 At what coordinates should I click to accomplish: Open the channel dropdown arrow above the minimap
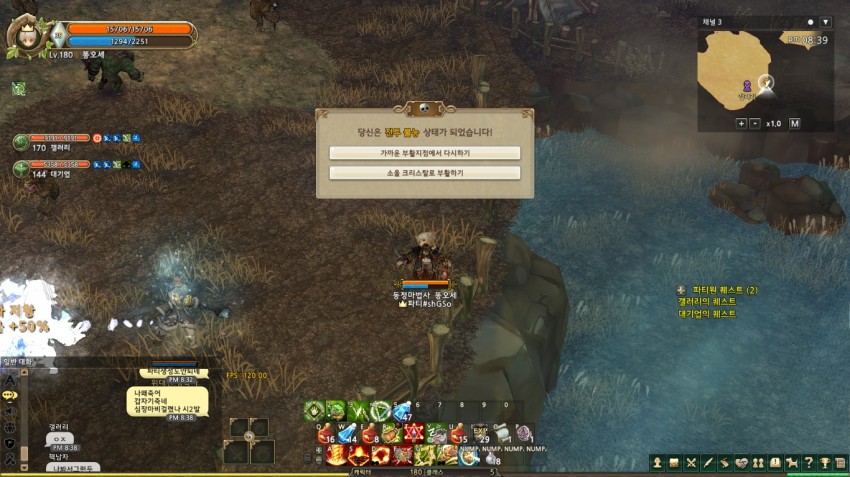(825, 22)
